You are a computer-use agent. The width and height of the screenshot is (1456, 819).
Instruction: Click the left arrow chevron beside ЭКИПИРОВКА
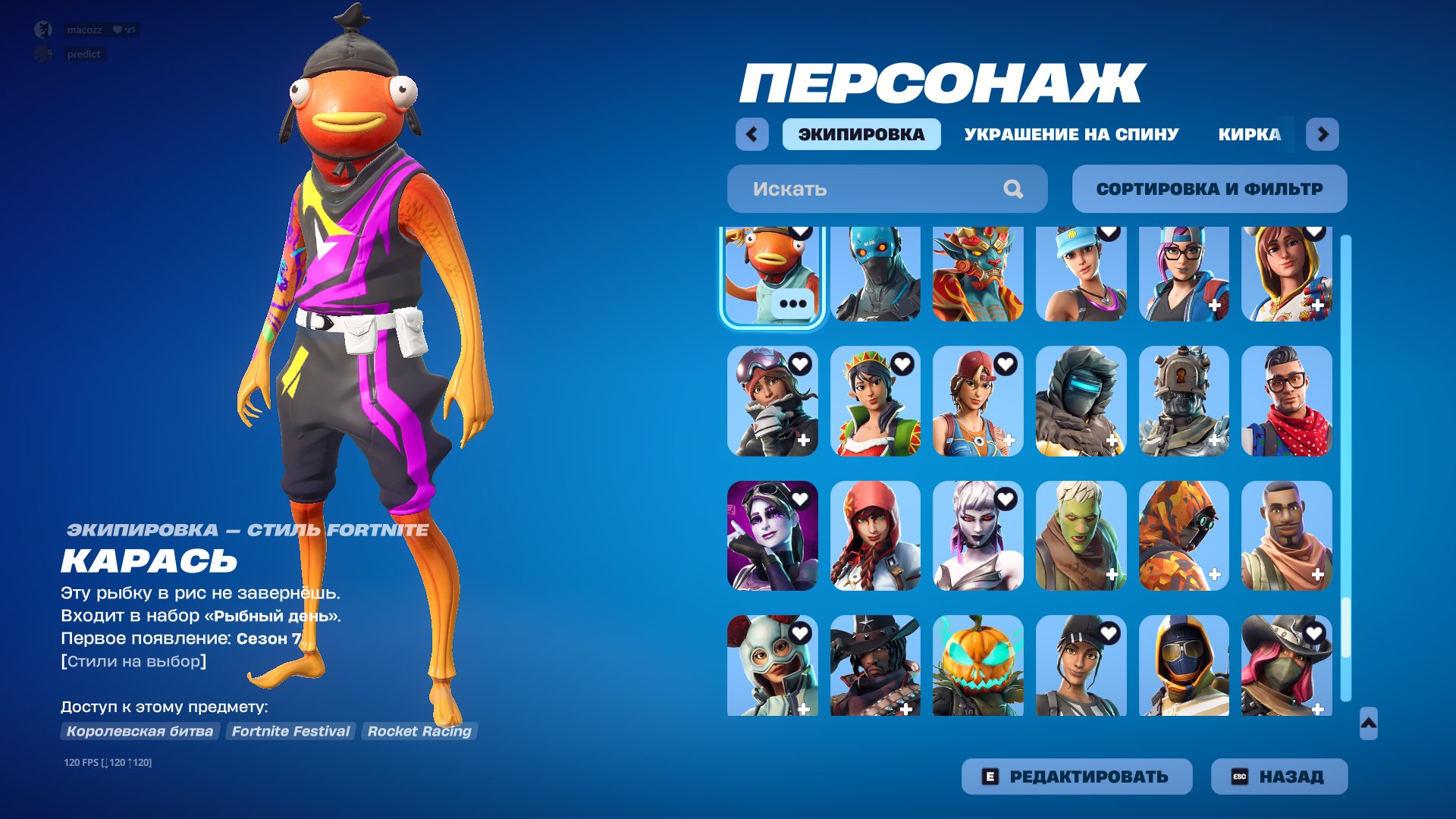751,134
